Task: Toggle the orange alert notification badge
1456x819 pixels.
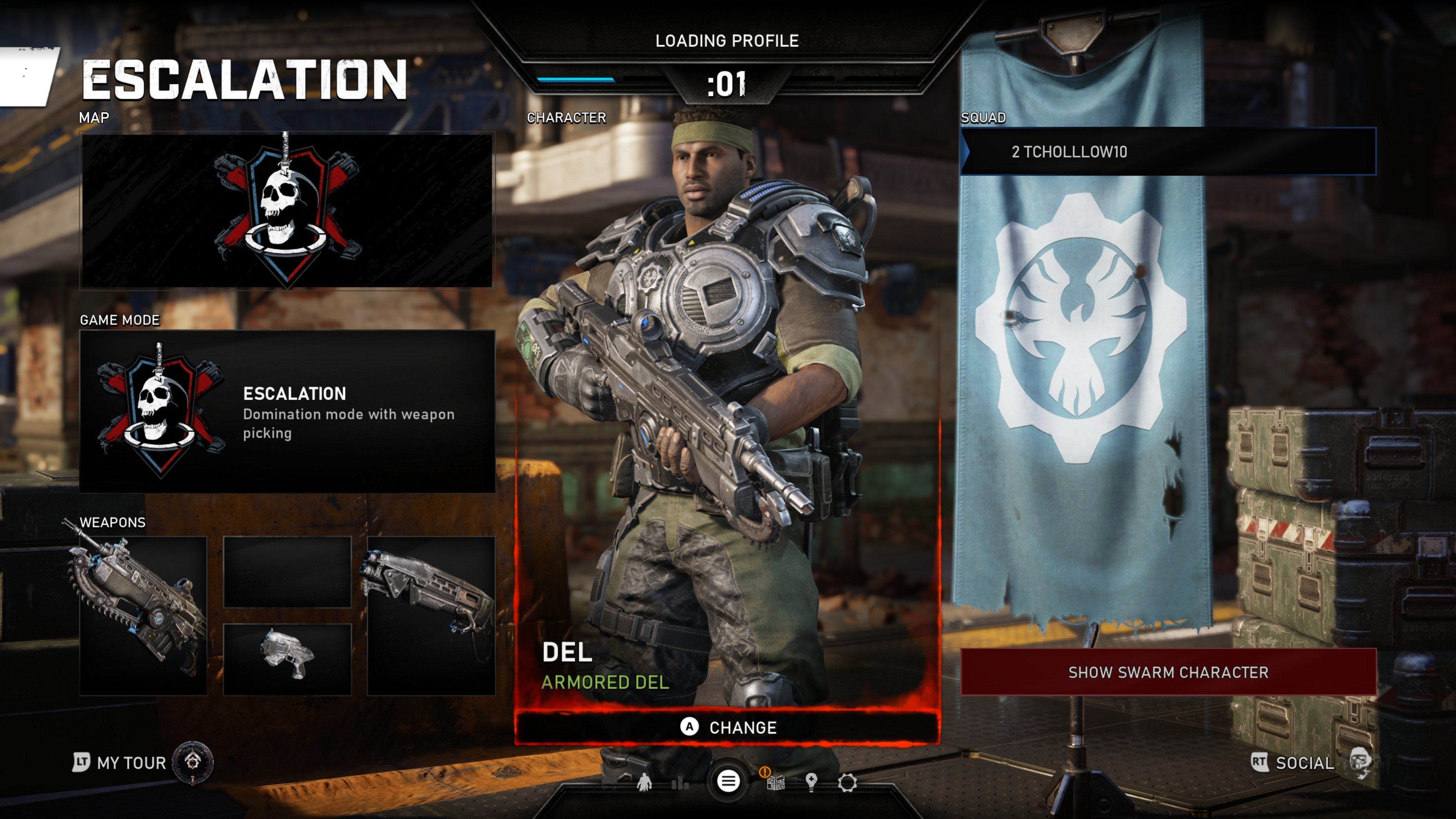Action: point(765,772)
